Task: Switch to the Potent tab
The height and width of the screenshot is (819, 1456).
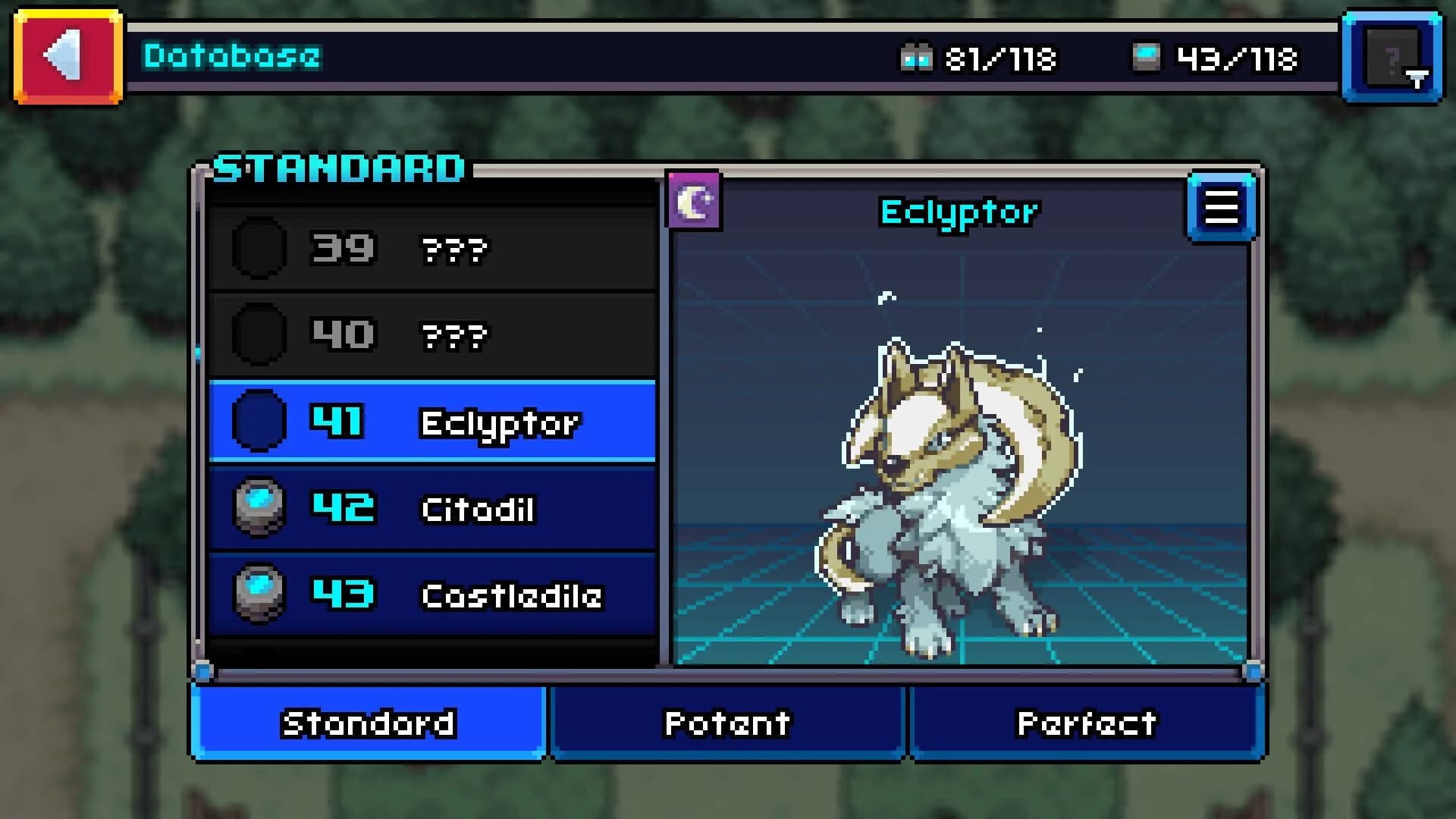Action: [x=726, y=724]
